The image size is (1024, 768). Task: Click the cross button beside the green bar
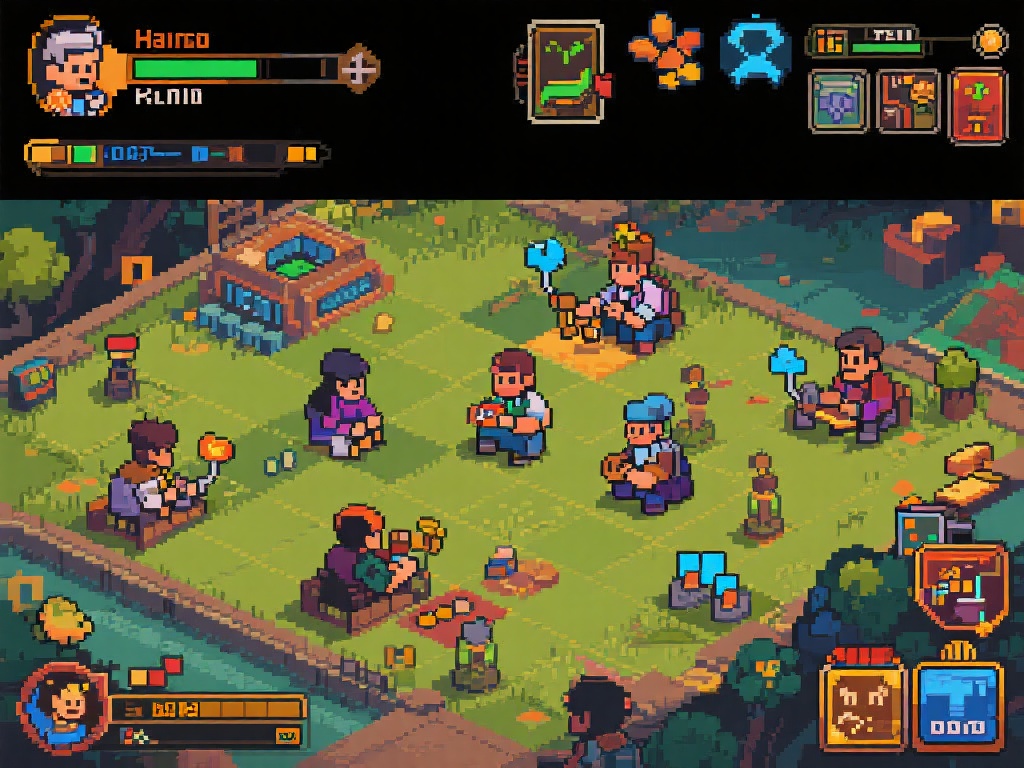[x=359, y=68]
